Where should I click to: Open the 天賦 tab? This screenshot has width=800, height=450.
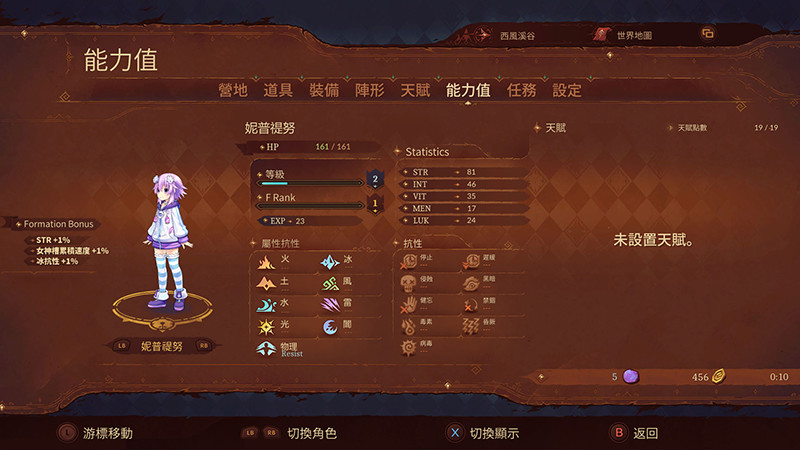pos(415,90)
